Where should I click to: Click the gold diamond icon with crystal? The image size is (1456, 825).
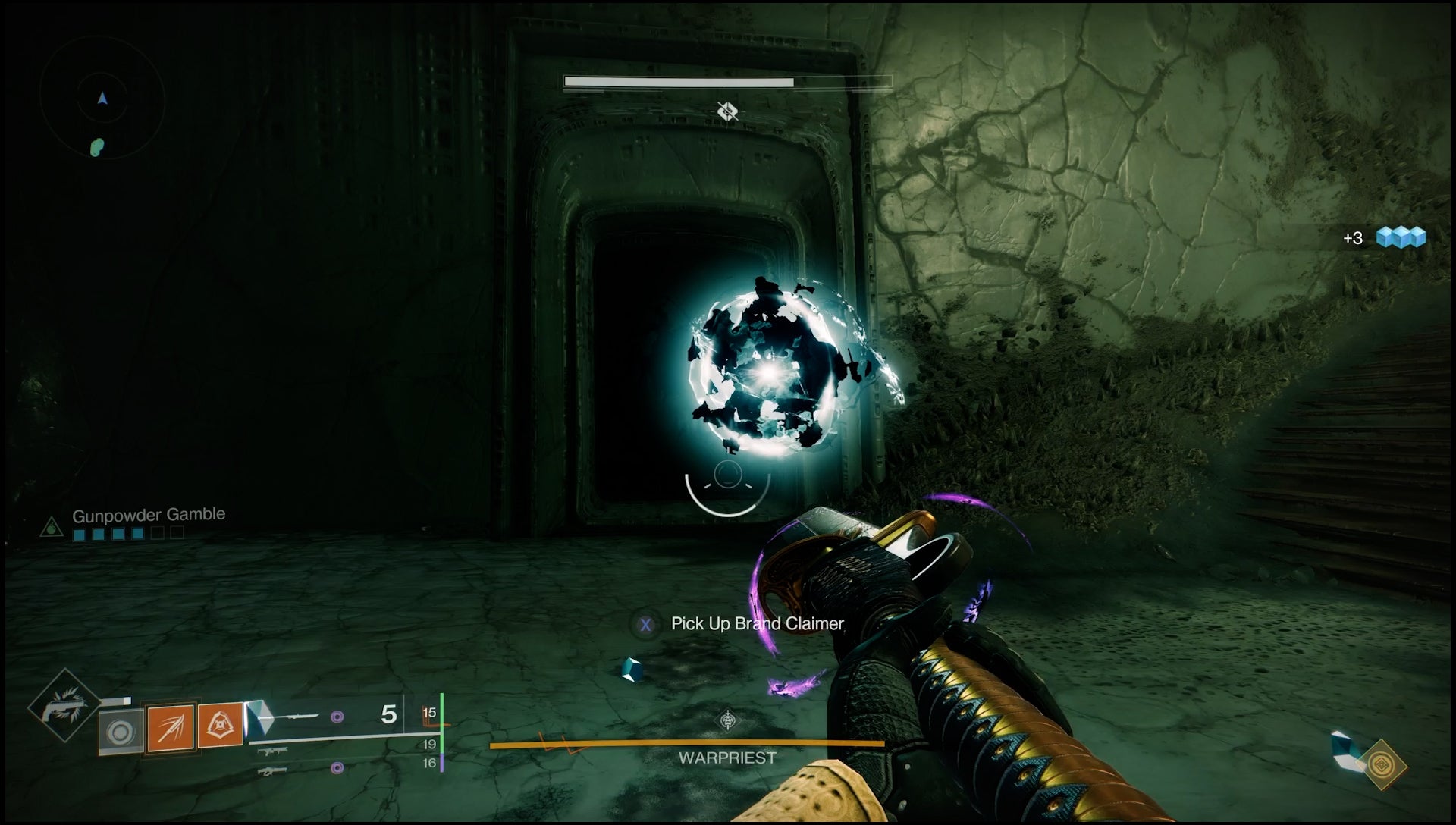(x=1382, y=764)
